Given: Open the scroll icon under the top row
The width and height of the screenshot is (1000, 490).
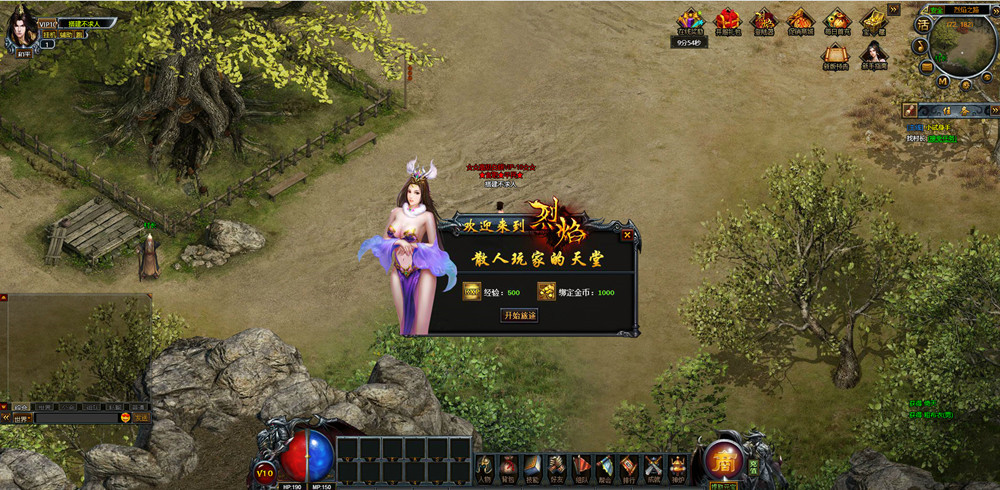Looking at the screenshot, I should point(836,54).
